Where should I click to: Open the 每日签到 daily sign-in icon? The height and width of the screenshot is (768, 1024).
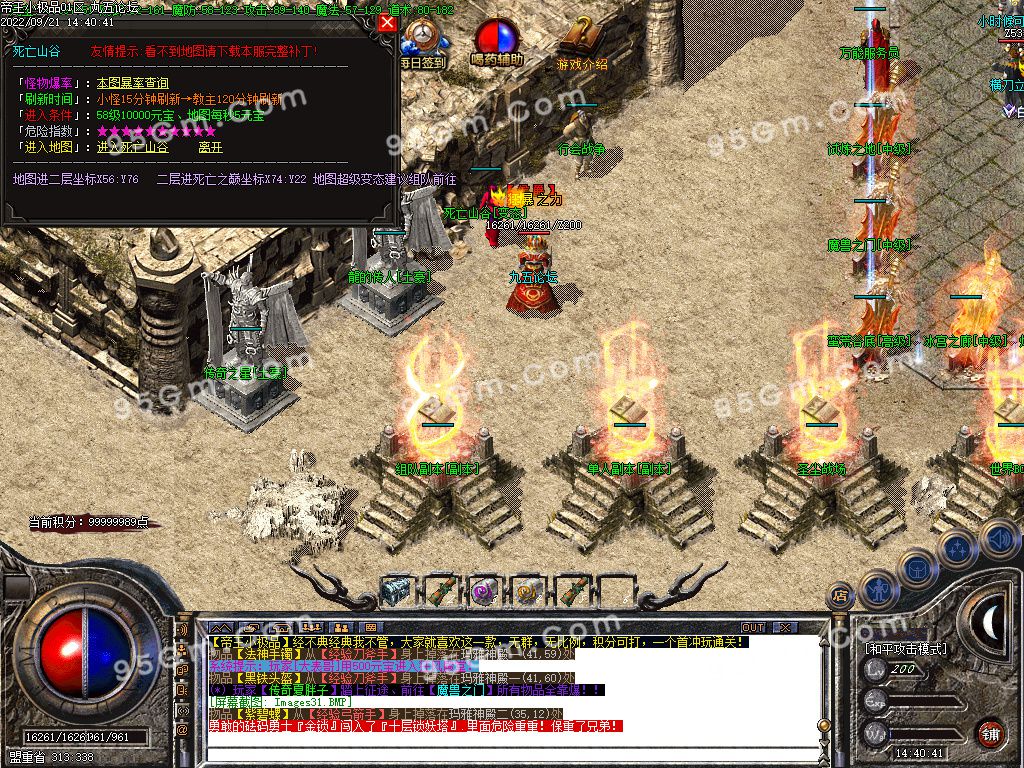click(423, 44)
